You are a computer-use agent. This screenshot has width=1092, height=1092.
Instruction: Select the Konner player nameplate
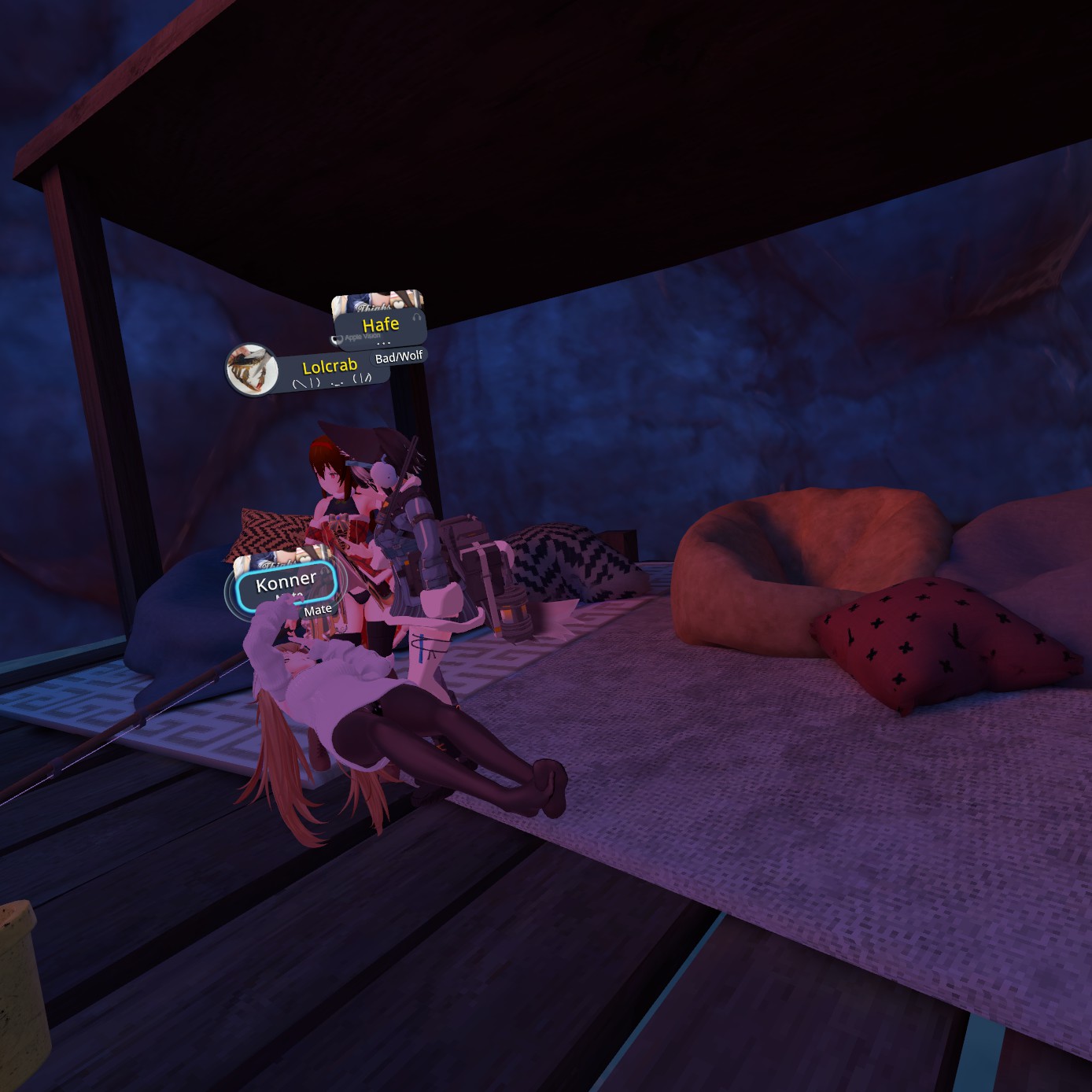tap(286, 584)
